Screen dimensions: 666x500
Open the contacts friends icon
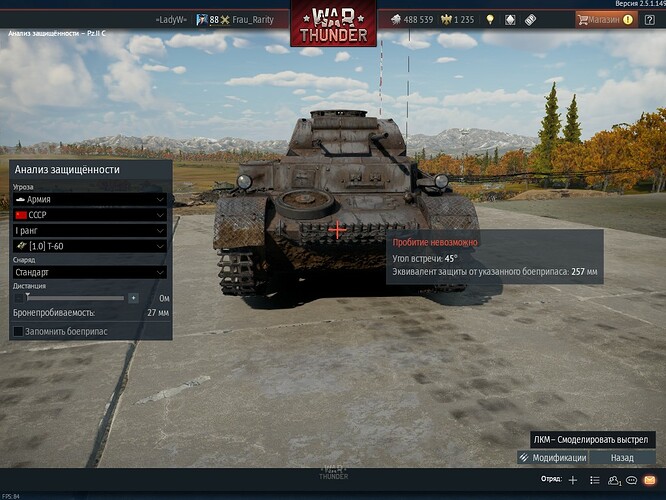tap(613, 480)
